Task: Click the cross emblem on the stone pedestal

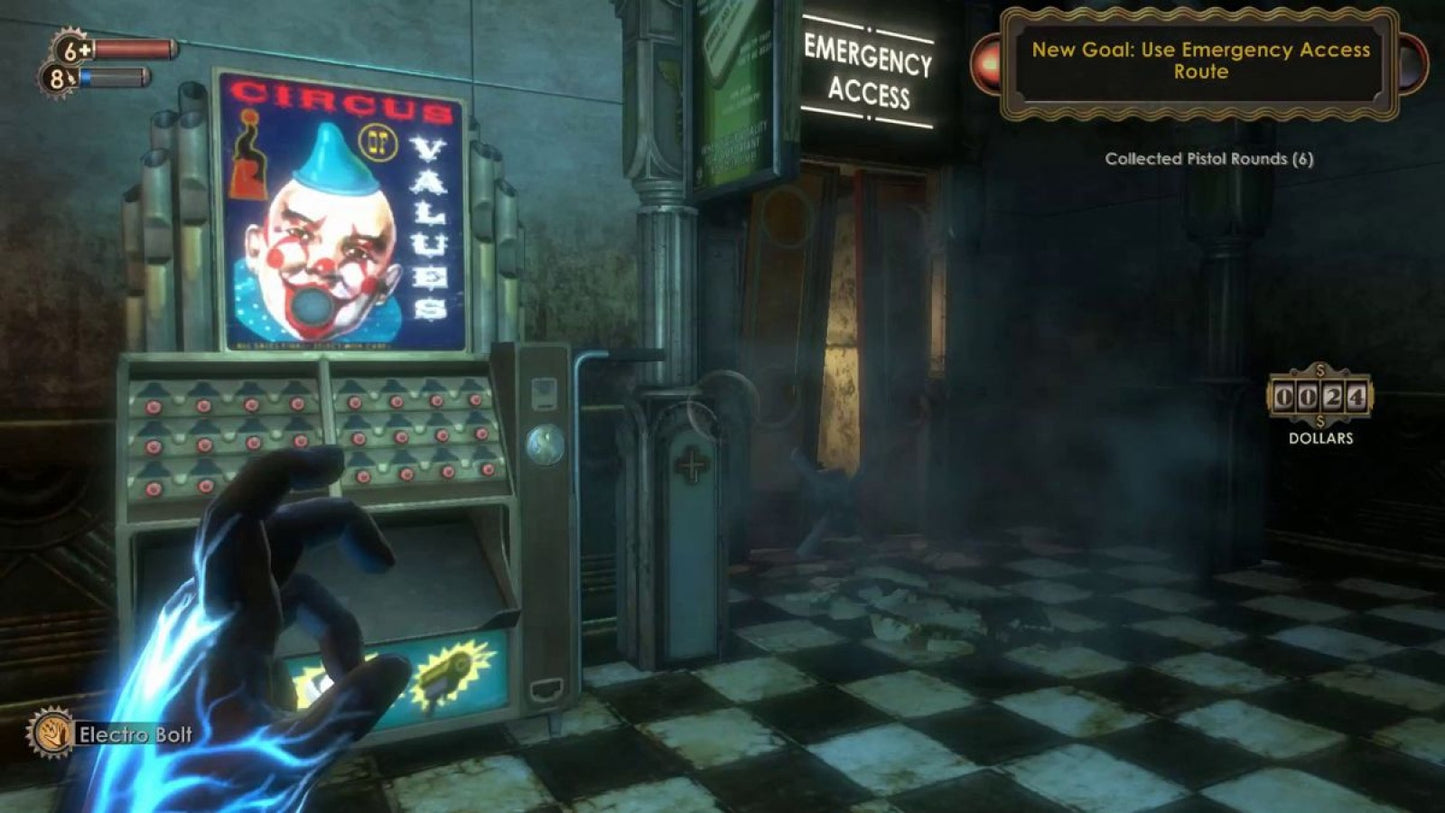Action: [x=692, y=463]
